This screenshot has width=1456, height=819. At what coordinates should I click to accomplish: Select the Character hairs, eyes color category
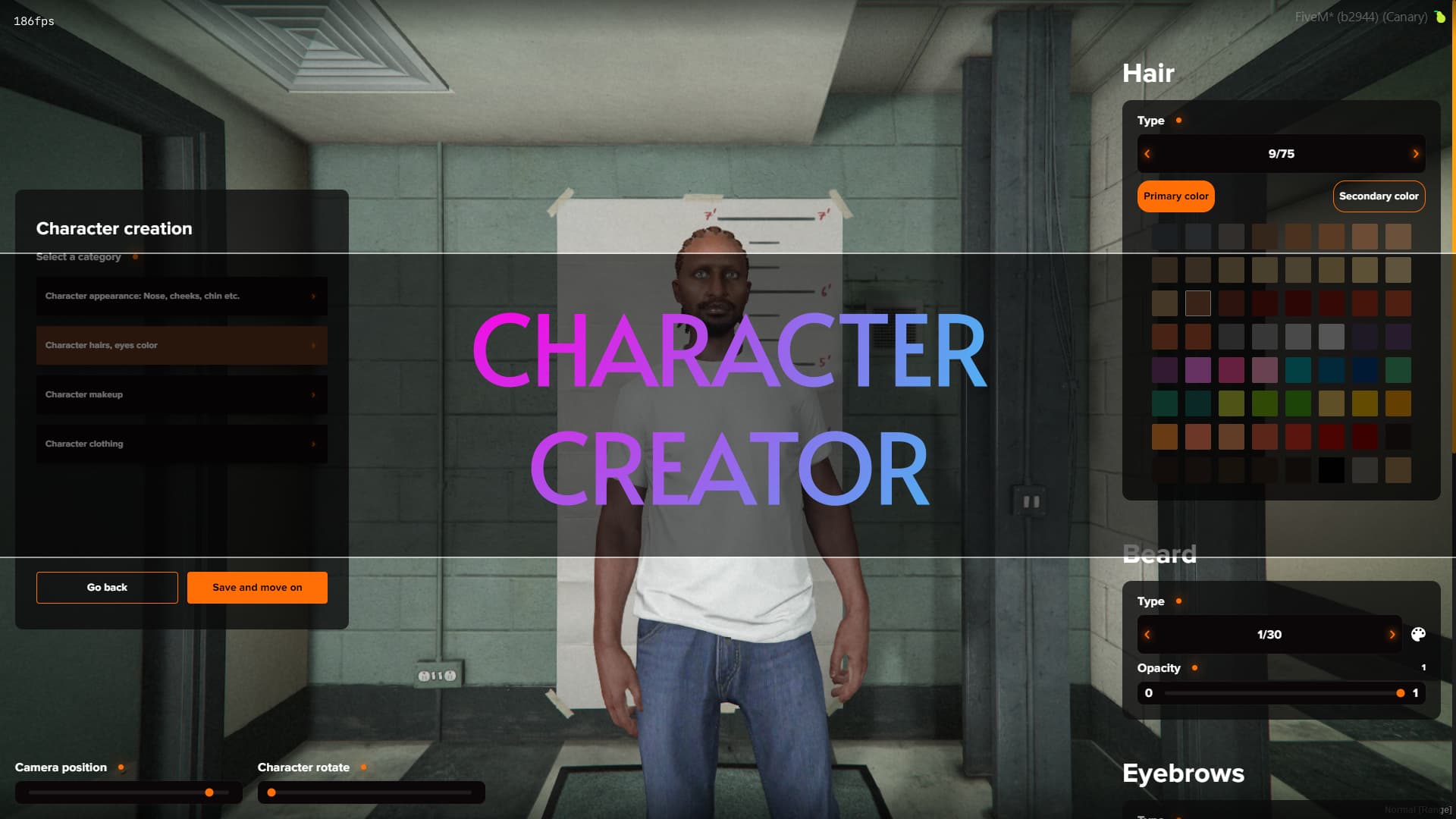181,345
